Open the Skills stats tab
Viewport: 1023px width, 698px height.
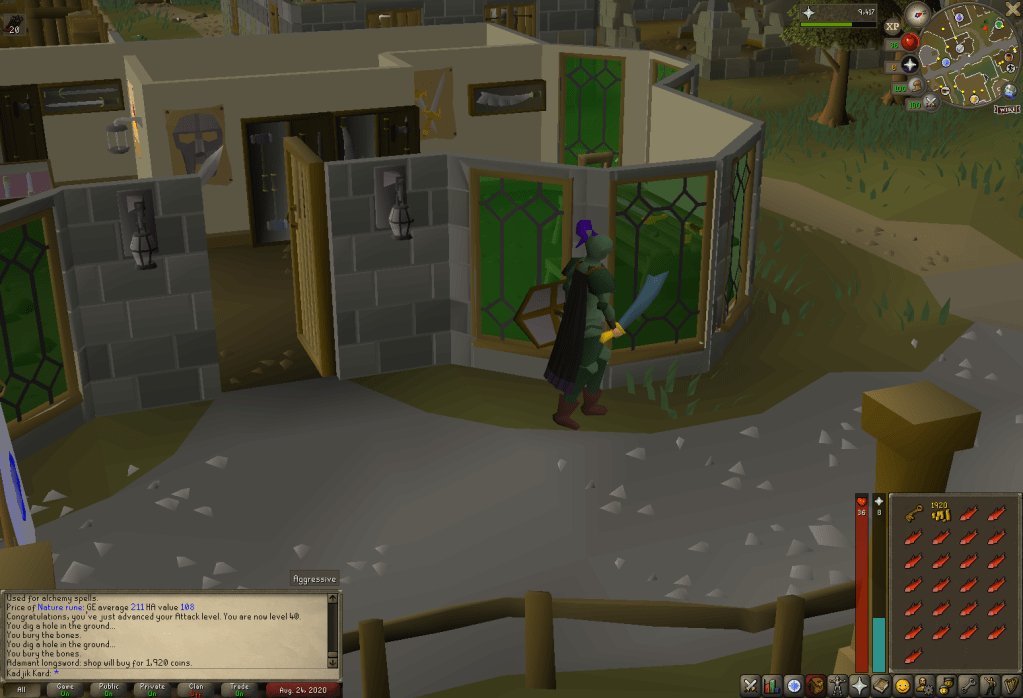773,686
